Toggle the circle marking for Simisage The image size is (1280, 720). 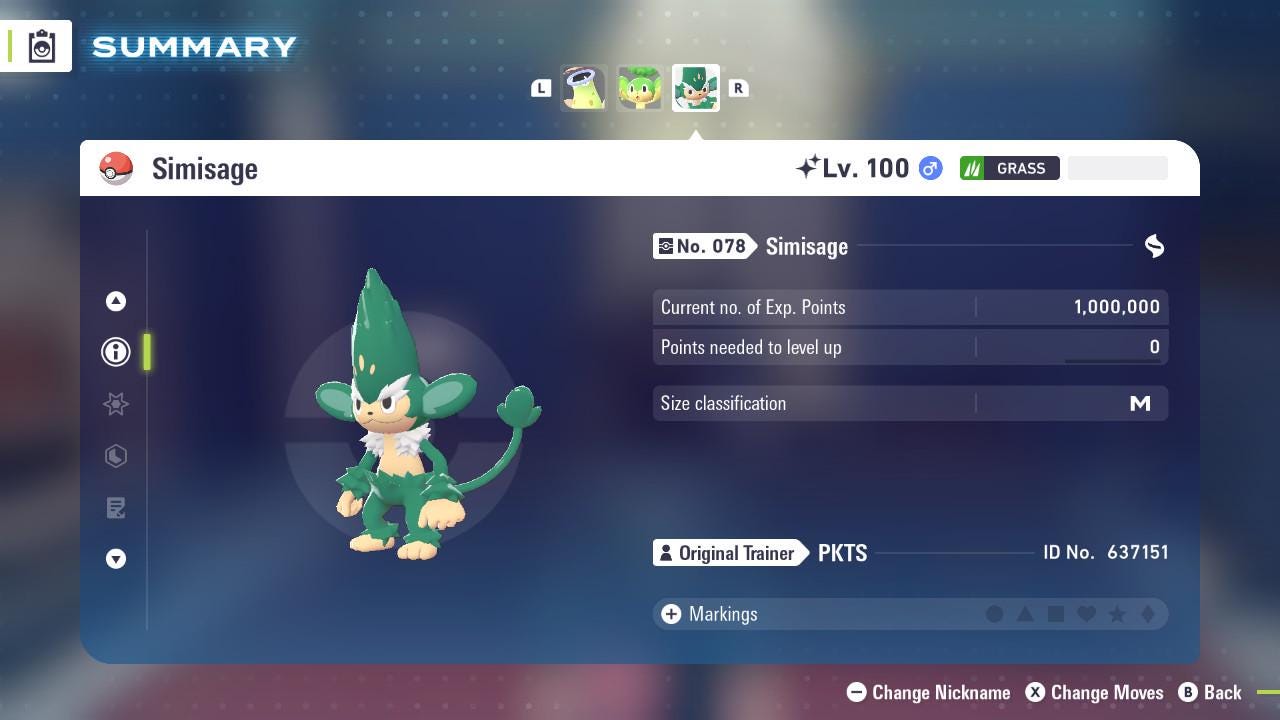(996, 614)
